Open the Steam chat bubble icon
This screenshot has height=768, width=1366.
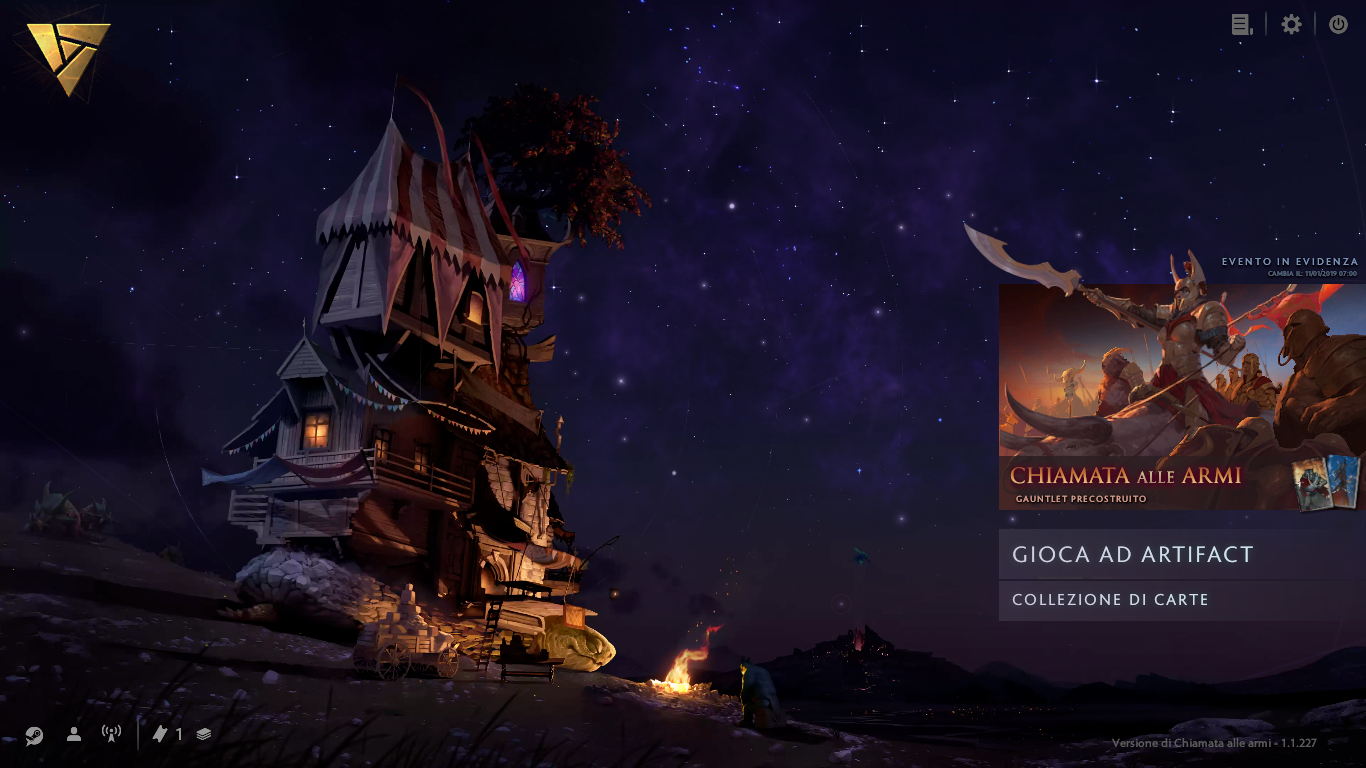34,735
